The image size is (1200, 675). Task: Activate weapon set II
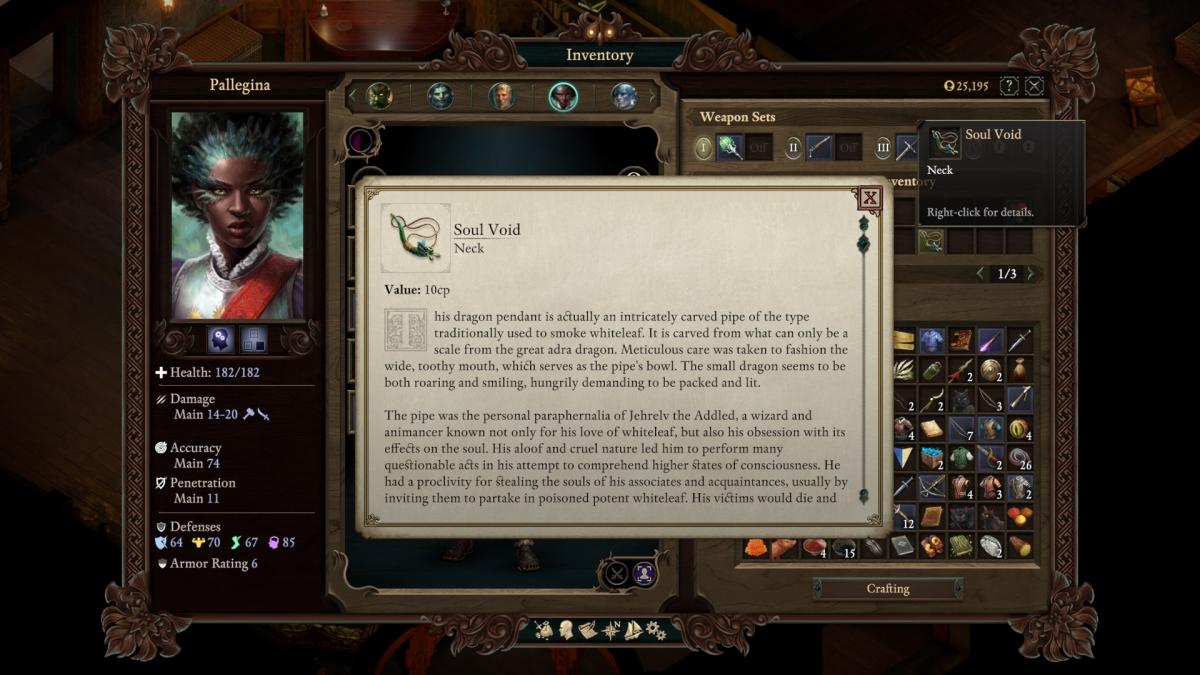[x=793, y=148]
